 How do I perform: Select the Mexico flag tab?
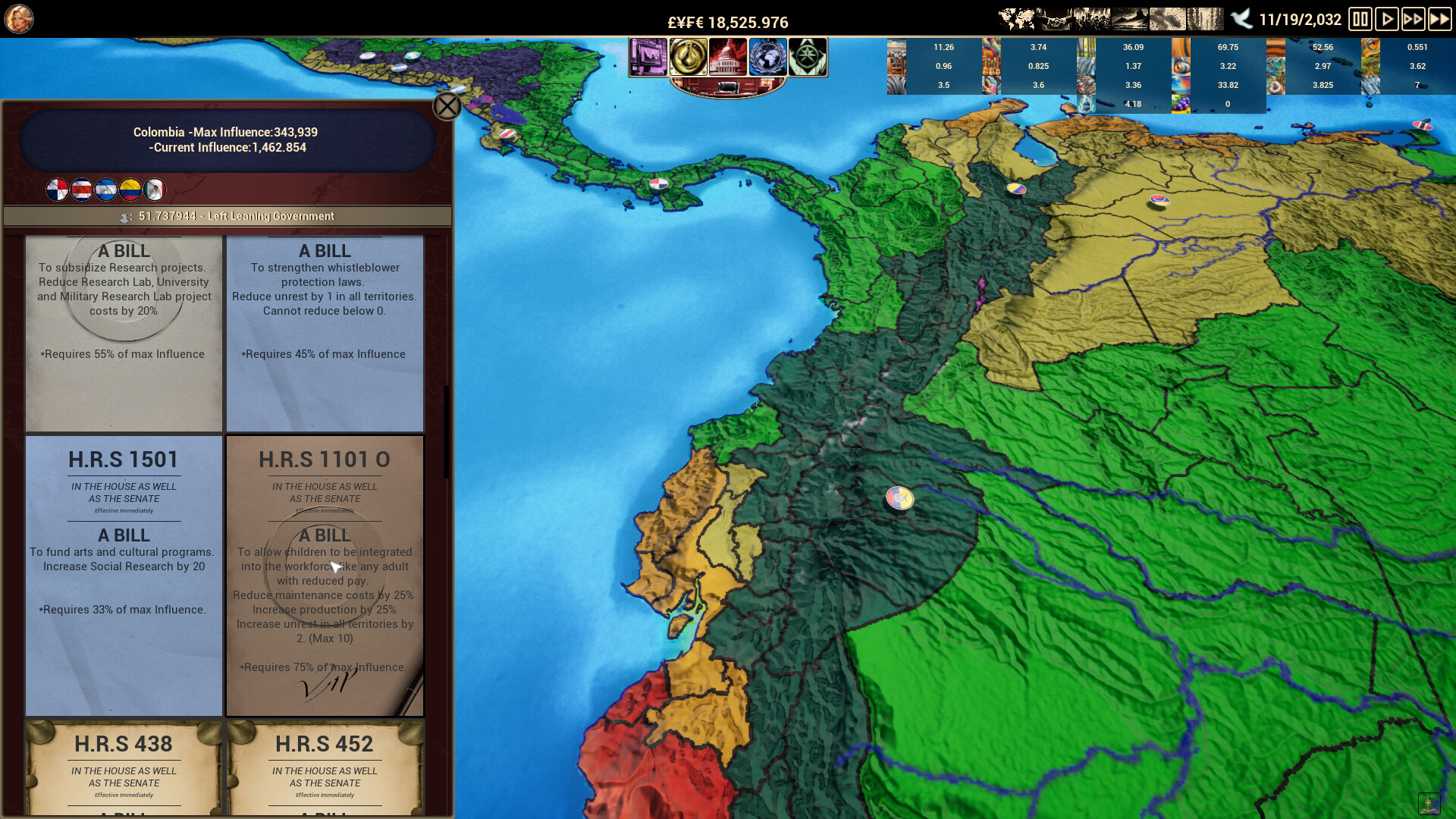coord(155,190)
